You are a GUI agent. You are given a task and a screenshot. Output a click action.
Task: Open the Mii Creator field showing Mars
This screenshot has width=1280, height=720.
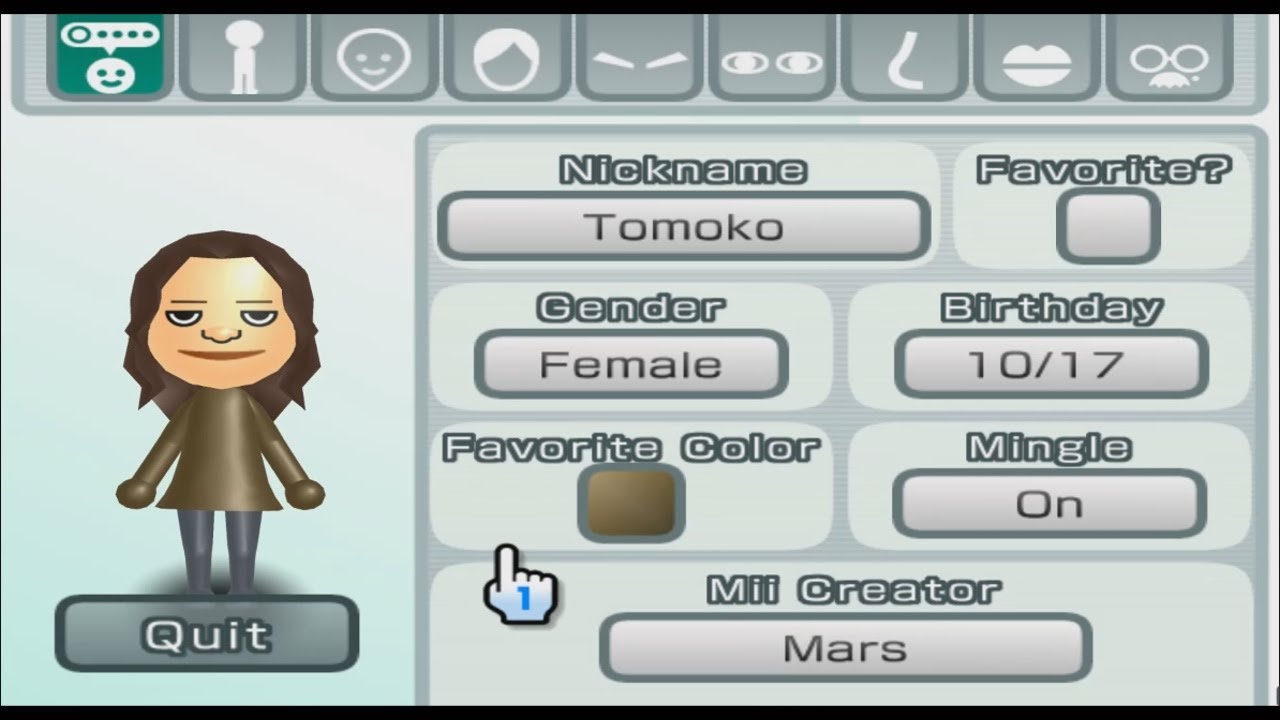(x=845, y=648)
